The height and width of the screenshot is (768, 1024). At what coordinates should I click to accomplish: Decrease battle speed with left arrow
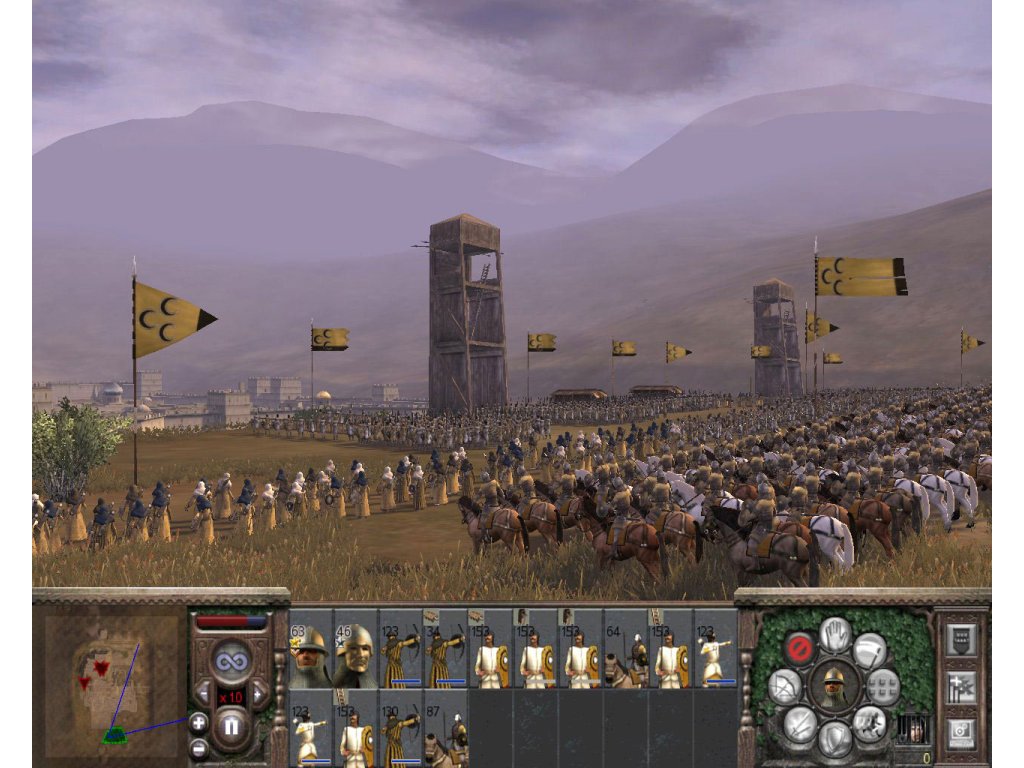(203, 692)
